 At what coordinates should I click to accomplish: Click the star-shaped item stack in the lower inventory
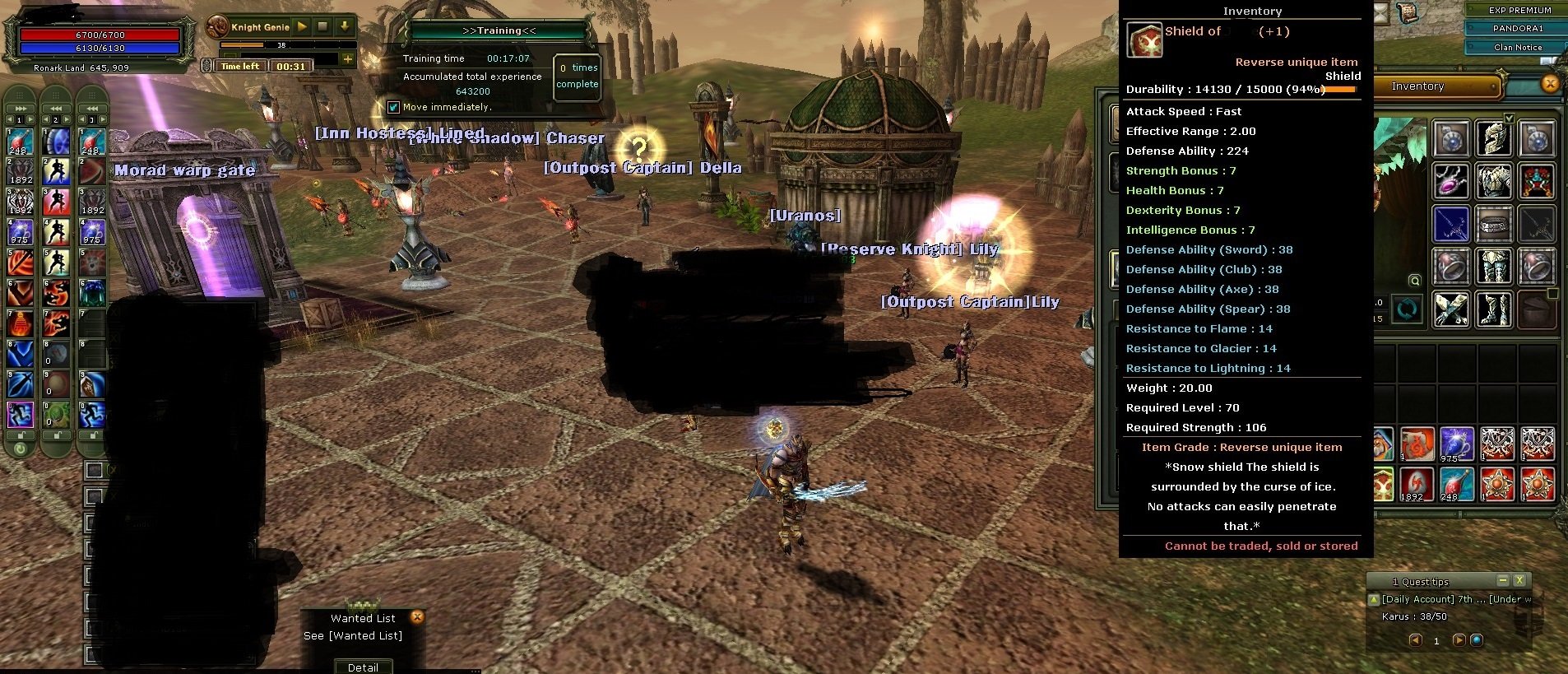pos(1498,483)
